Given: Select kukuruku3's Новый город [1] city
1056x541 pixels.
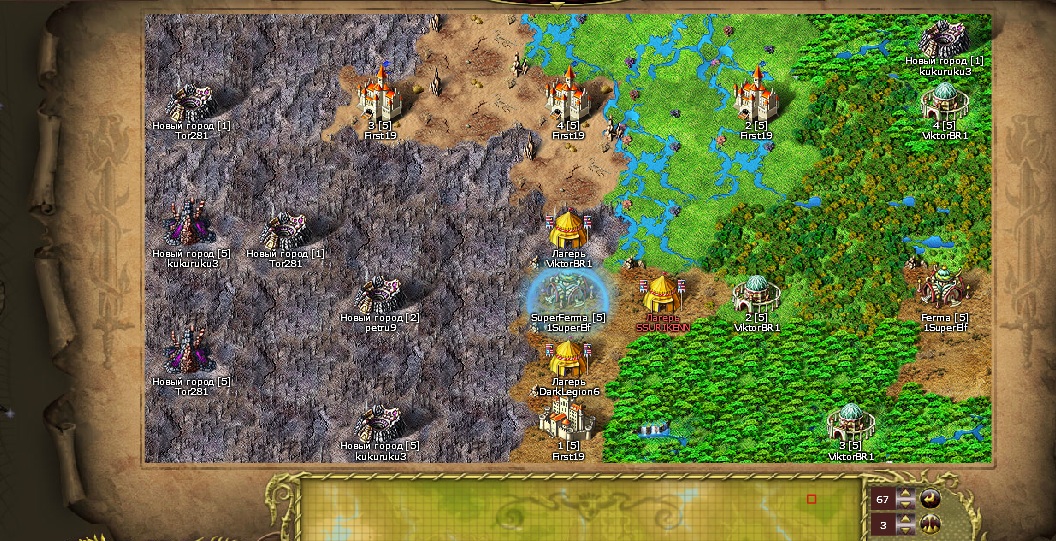Looking at the screenshot, I should pos(944,38).
